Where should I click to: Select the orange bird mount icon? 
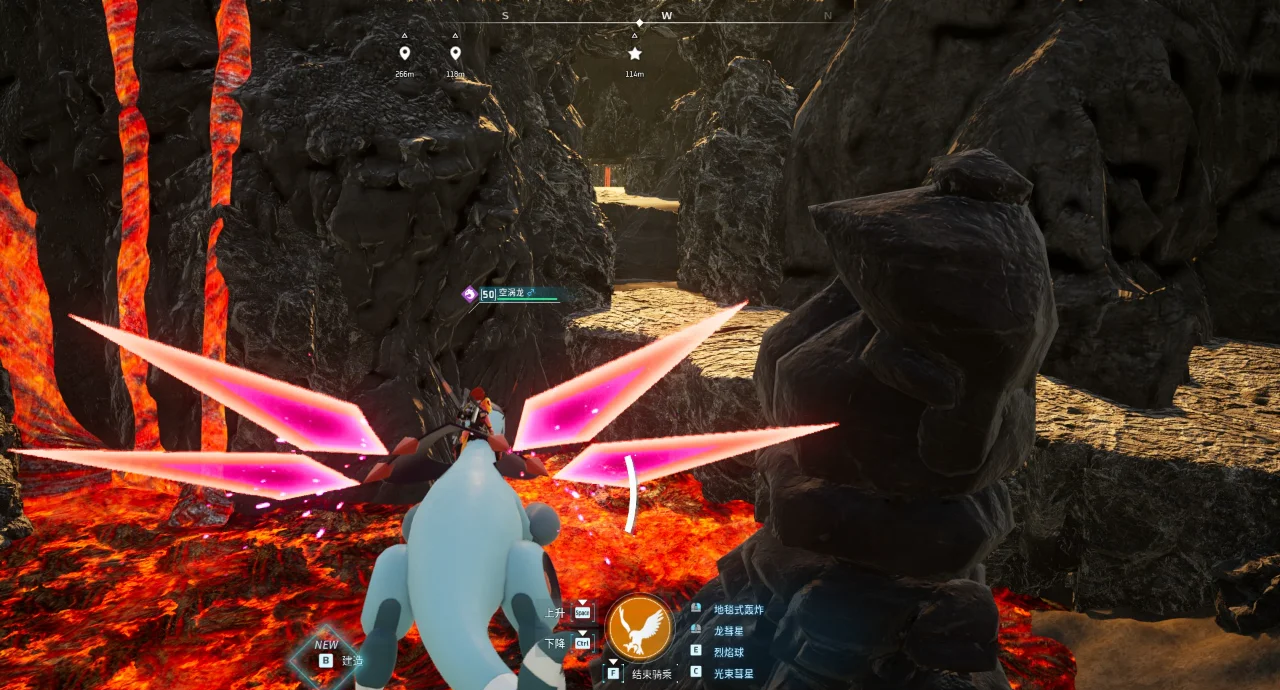pos(640,626)
